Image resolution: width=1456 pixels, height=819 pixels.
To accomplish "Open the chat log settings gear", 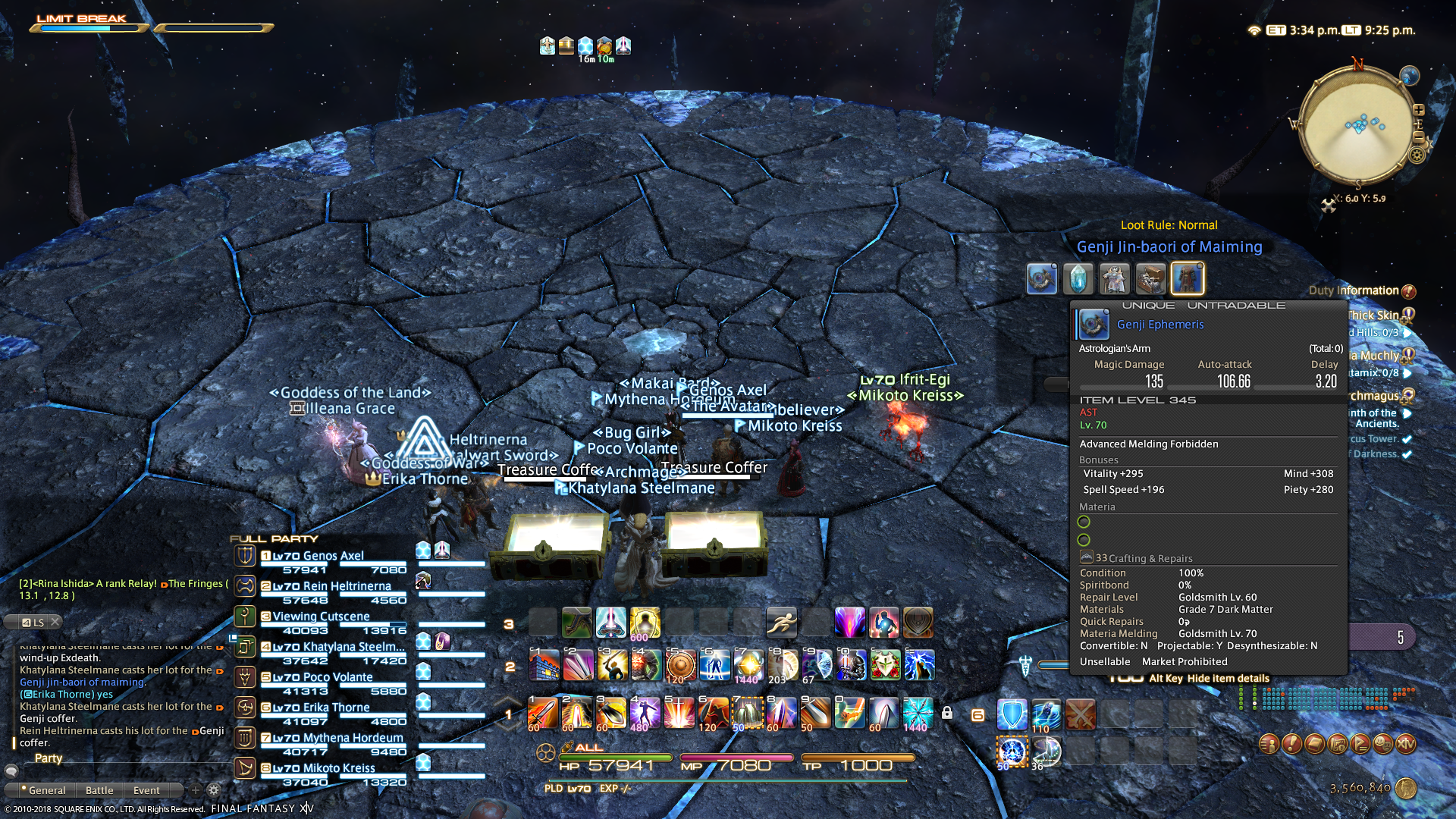I will click(x=214, y=790).
